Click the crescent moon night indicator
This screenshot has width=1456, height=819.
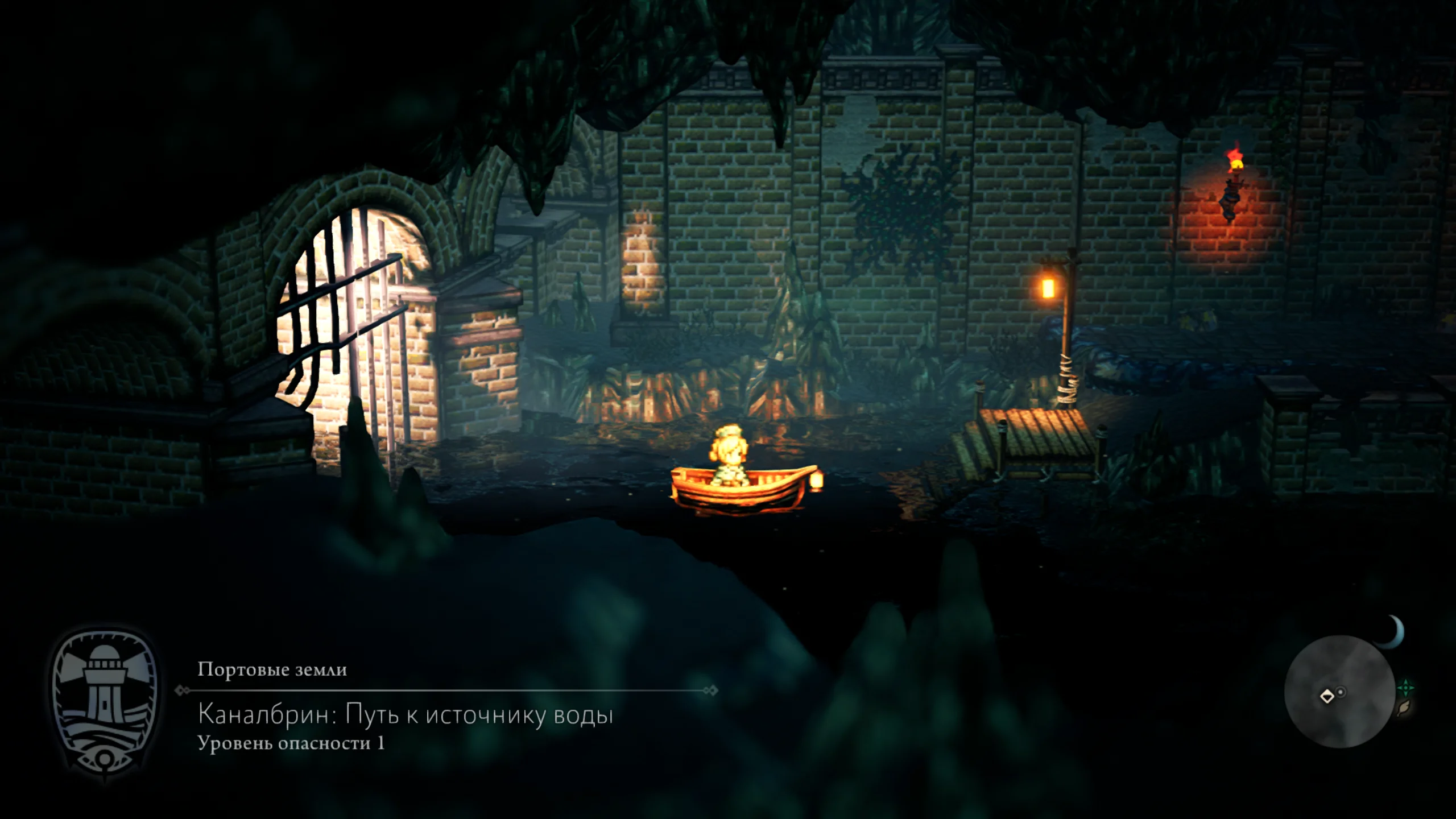coord(1393,632)
